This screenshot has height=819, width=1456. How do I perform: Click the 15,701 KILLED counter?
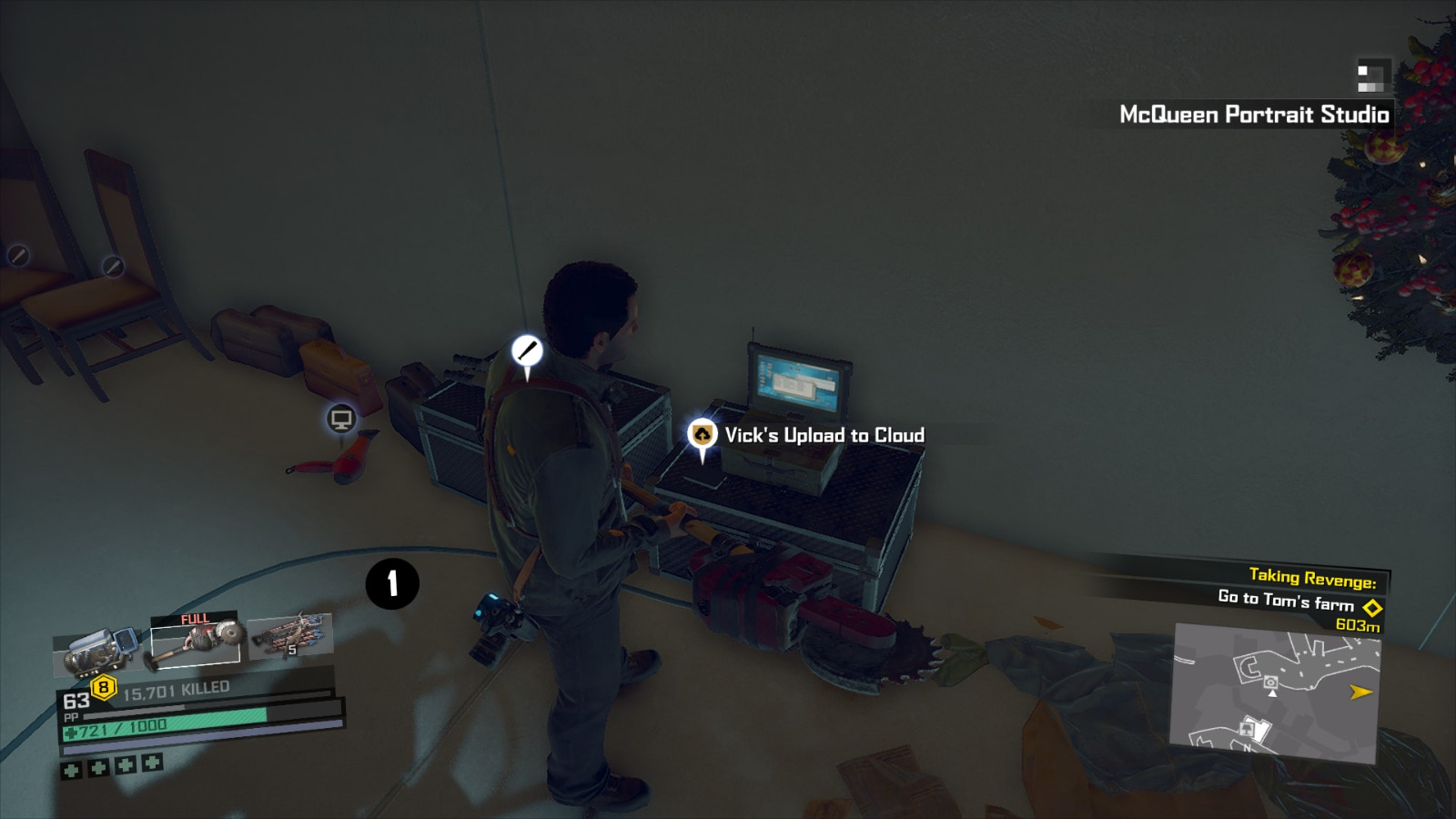pyautogui.click(x=175, y=689)
